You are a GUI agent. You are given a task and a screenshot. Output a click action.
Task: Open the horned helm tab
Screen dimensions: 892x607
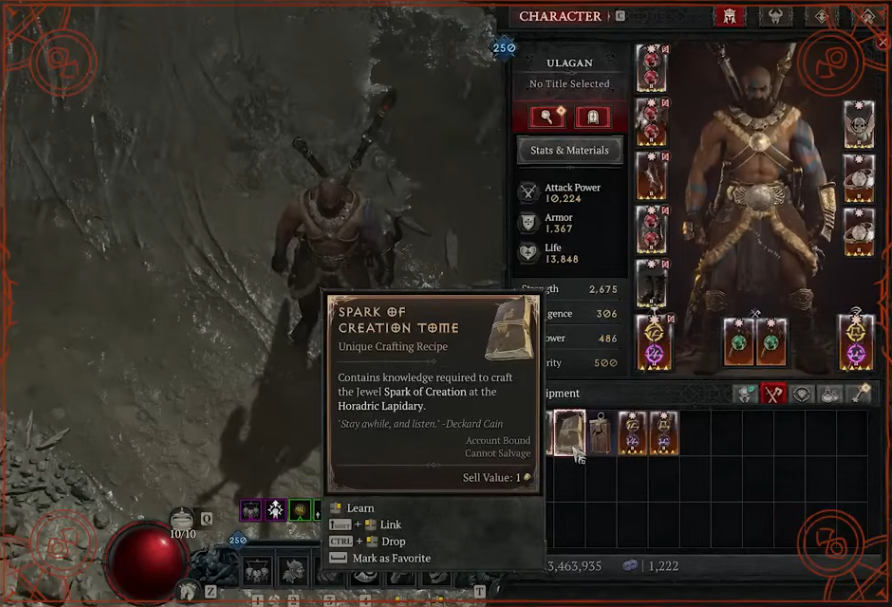(x=775, y=16)
